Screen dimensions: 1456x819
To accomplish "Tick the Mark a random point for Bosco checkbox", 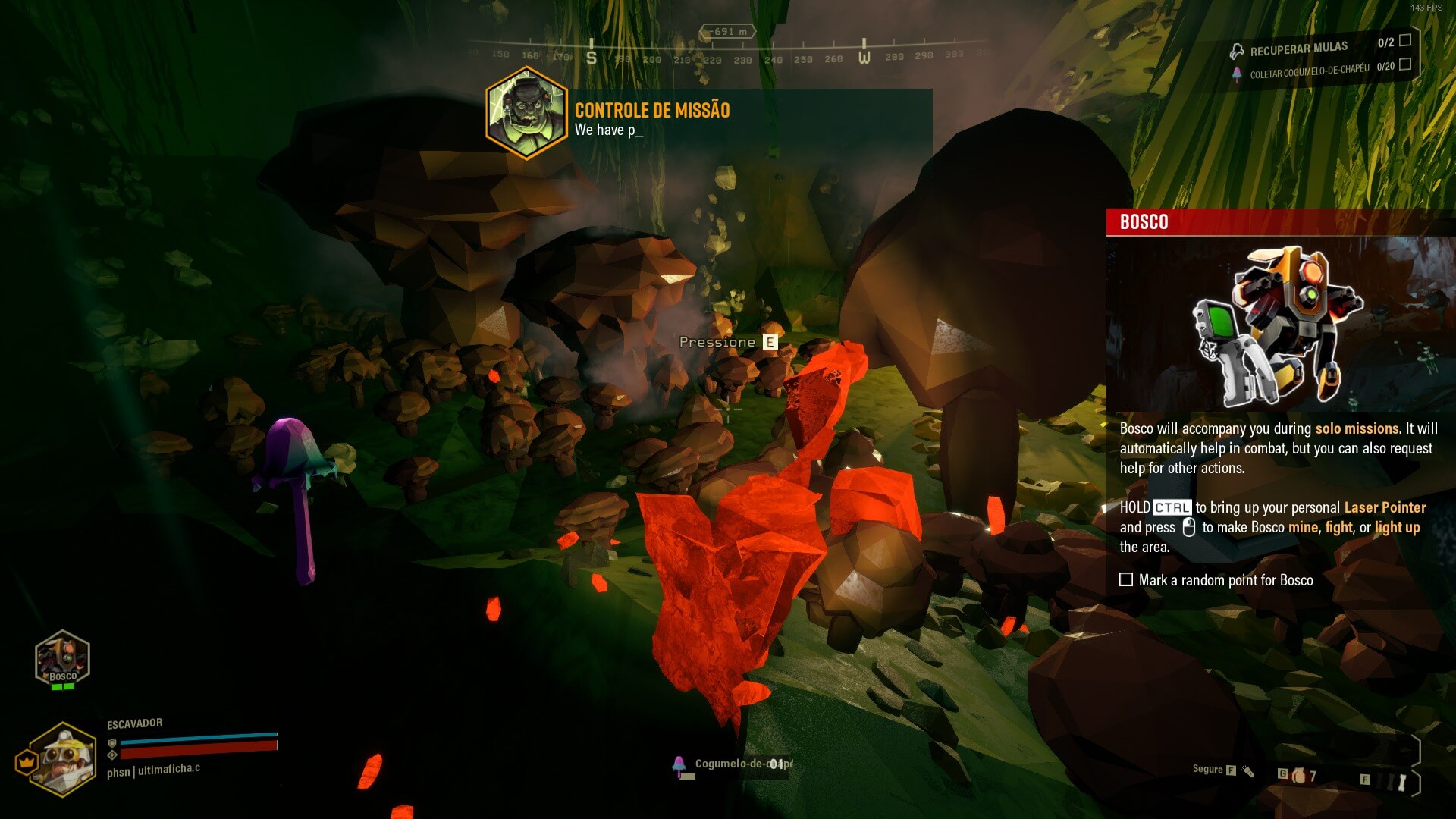I will pos(1126,579).
